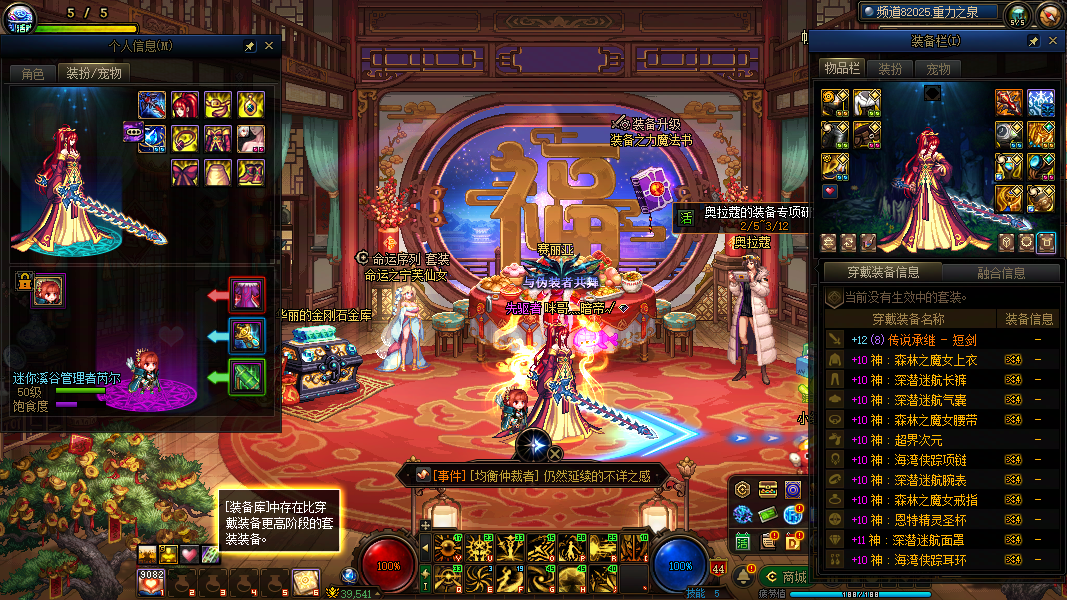Viewport: 1067px width, 600px height.
Task: Click the ice crystal equipment slot
Action: click(x=1041, y=103)
